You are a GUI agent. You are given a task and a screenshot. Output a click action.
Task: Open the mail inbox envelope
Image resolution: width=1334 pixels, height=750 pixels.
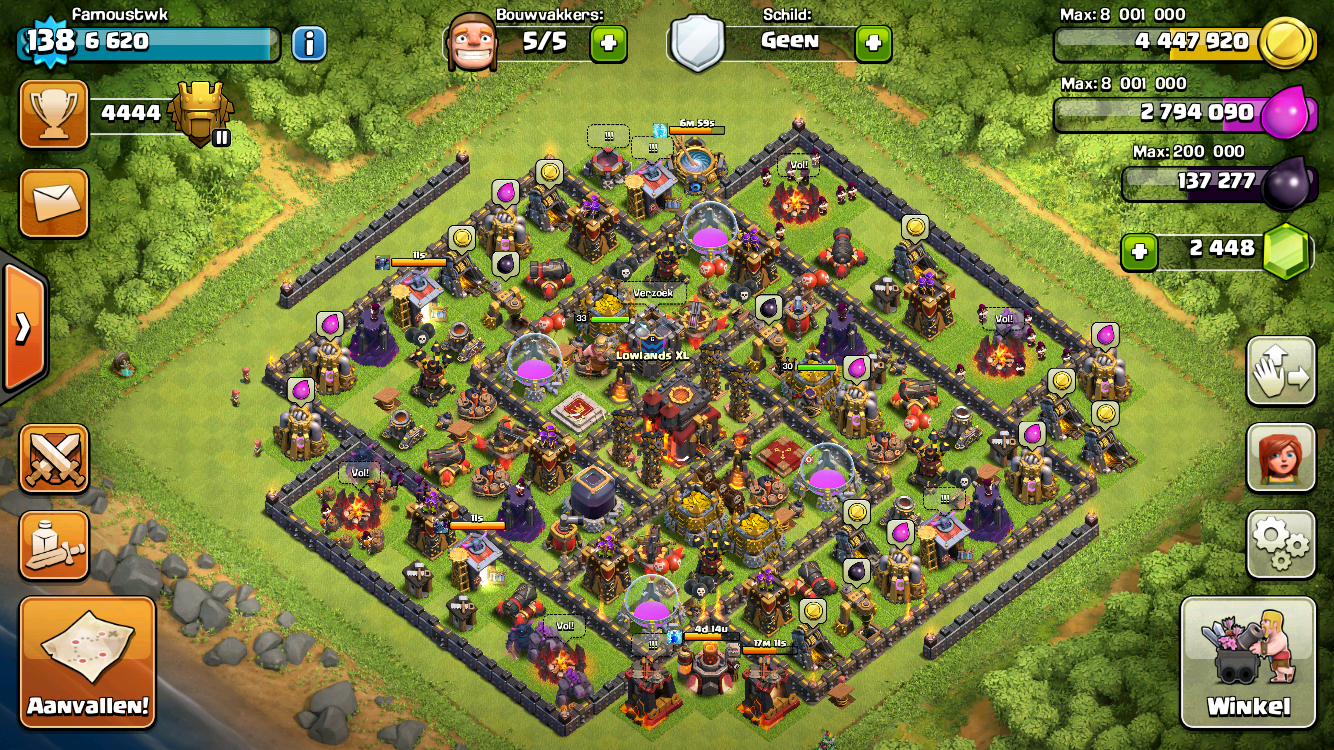coord(54,203)
